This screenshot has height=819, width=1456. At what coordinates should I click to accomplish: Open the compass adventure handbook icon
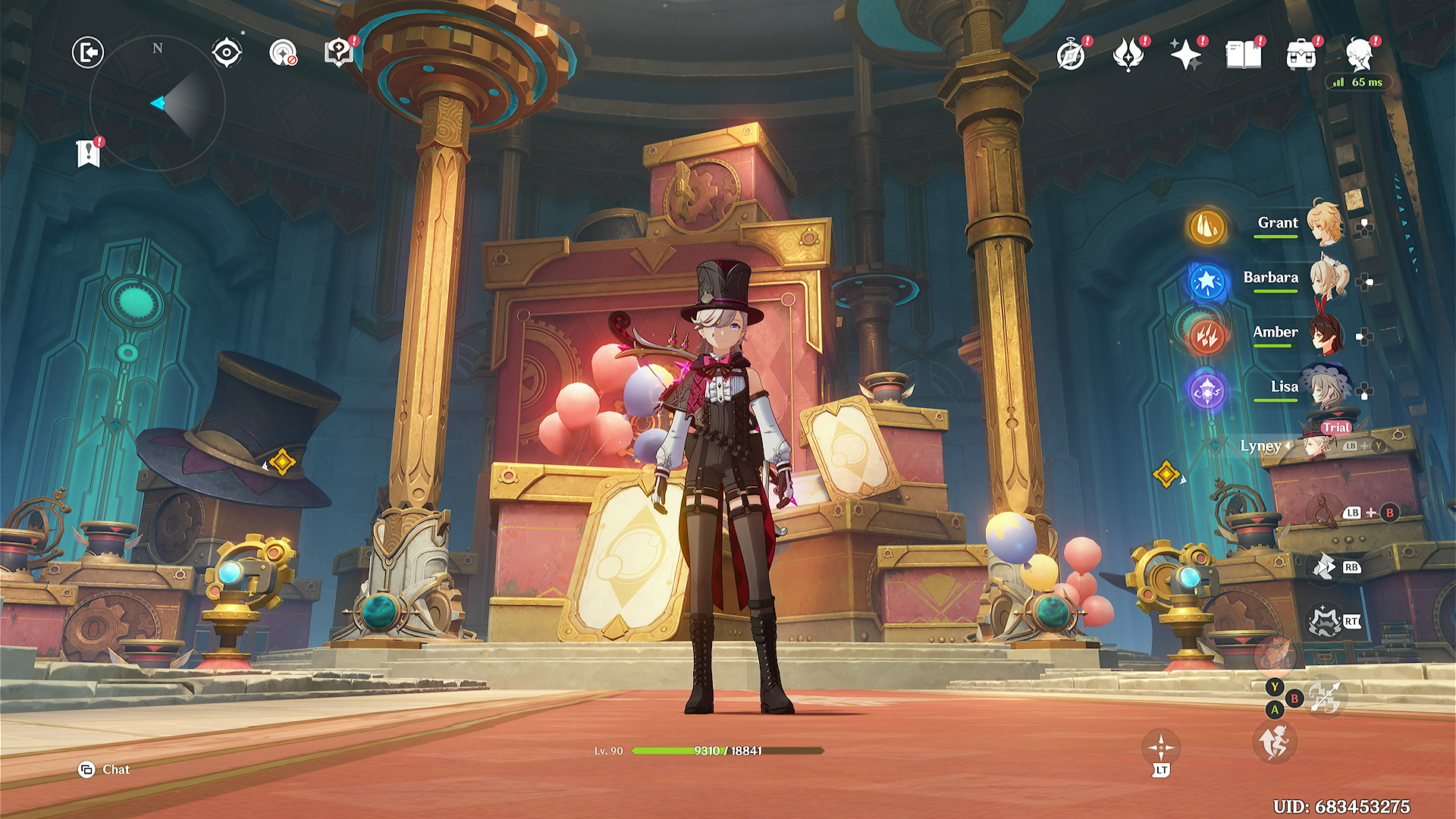tap(1071, 55)
